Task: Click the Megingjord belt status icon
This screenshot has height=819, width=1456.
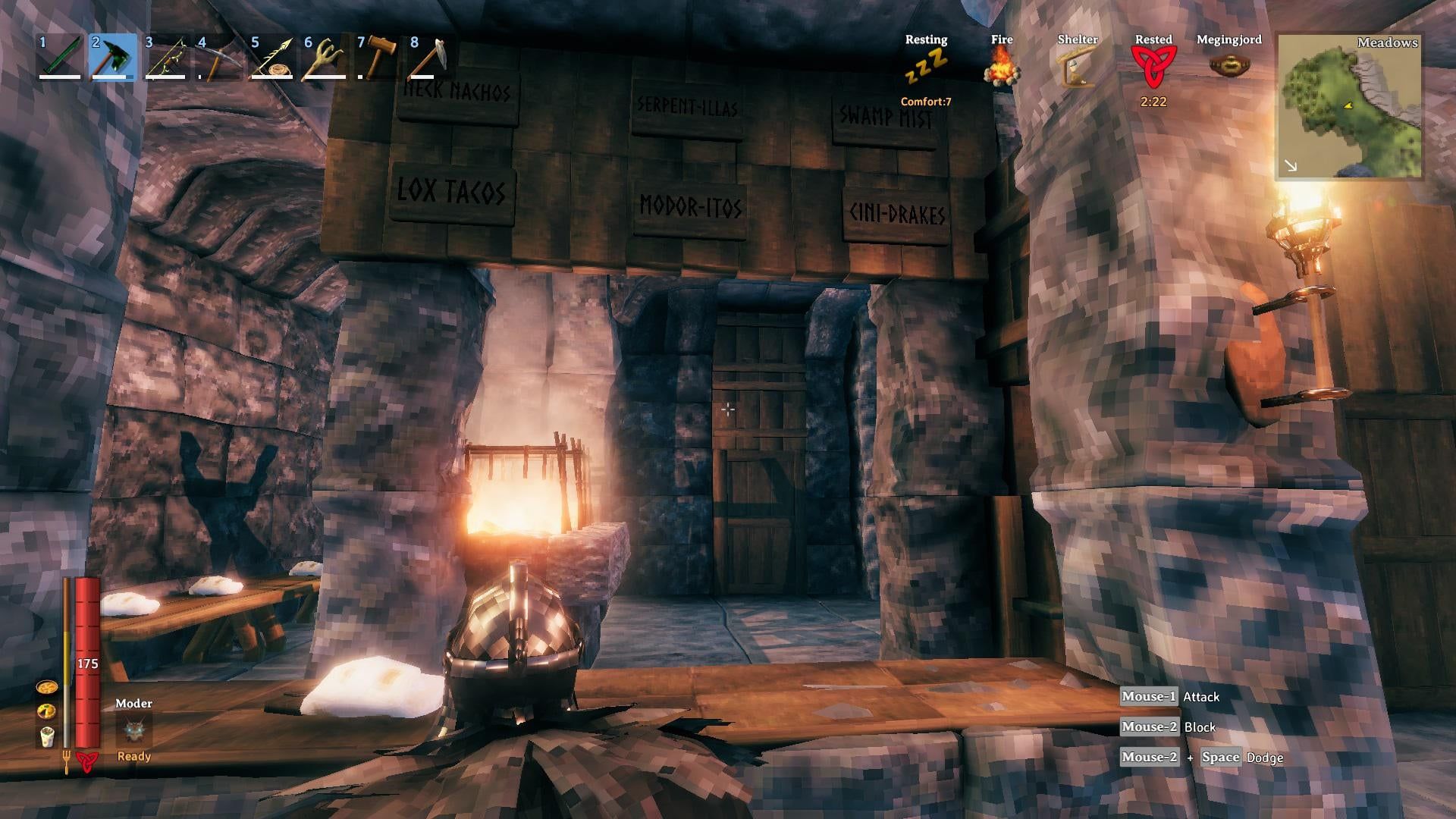Action: (1229, 64)
